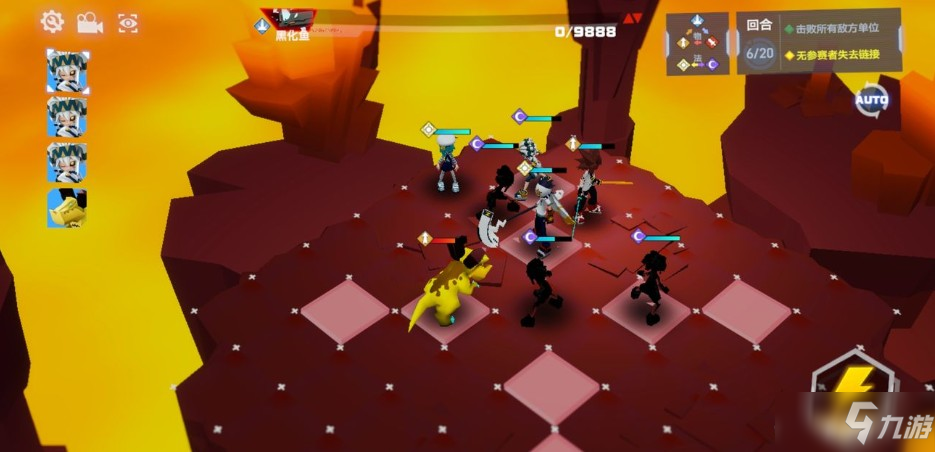This screenshot has height=452, width=935.
Task: Select the yellow dinosaur unit portrait
Action: pos(67,208)
